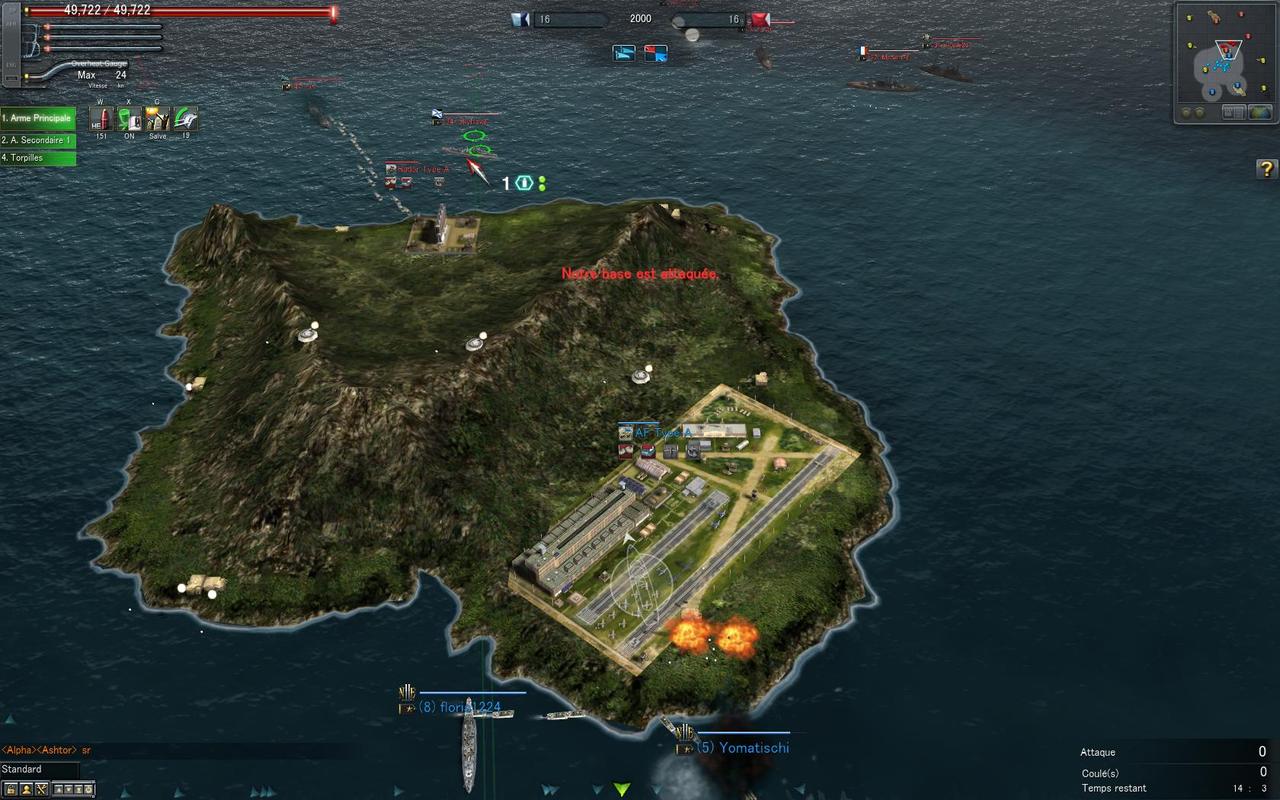Select the HE shell ammo icon
This screenshot has height=800, width=1280.
(100, 120)
